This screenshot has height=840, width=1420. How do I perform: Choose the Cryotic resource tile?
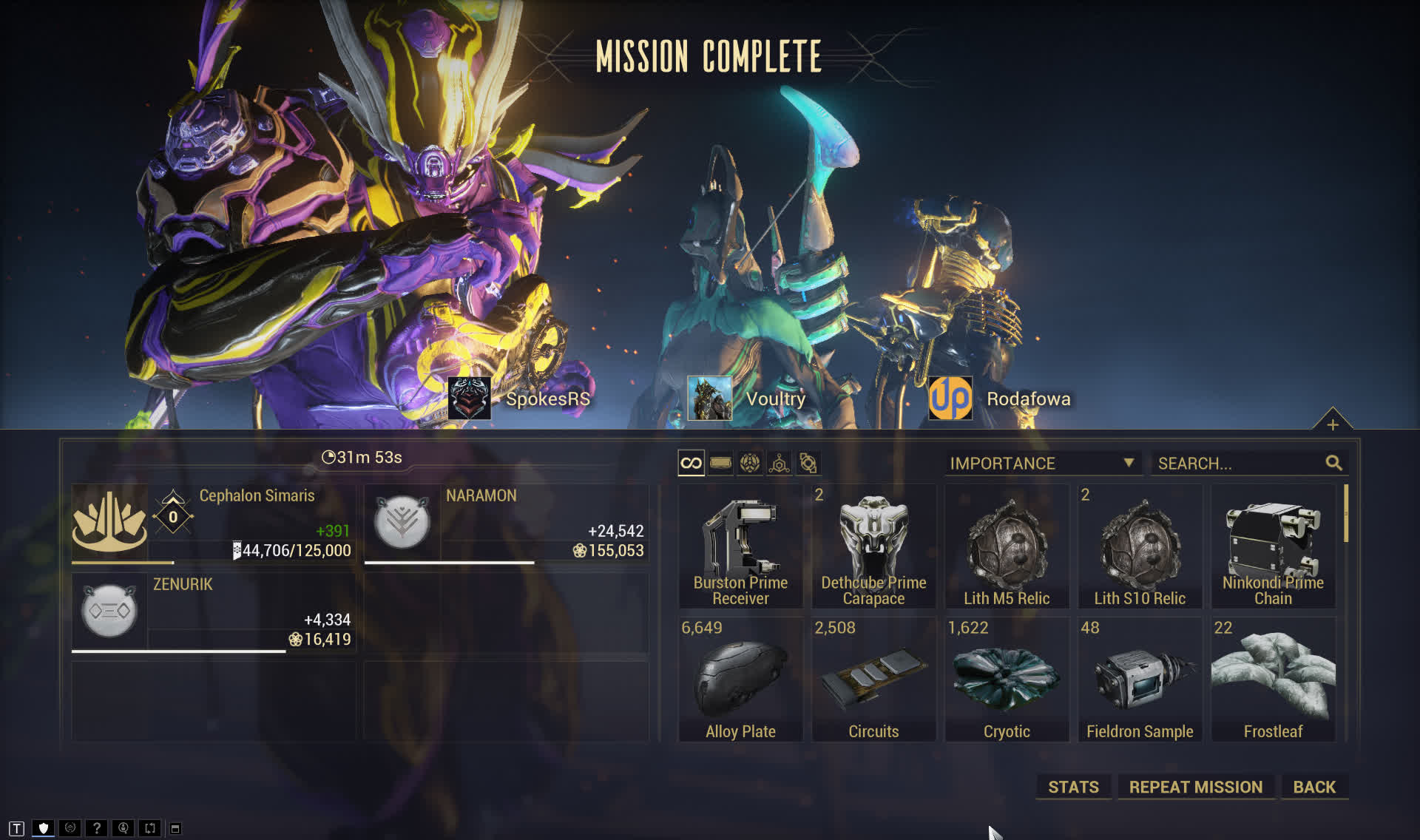tap(1007, 680)
